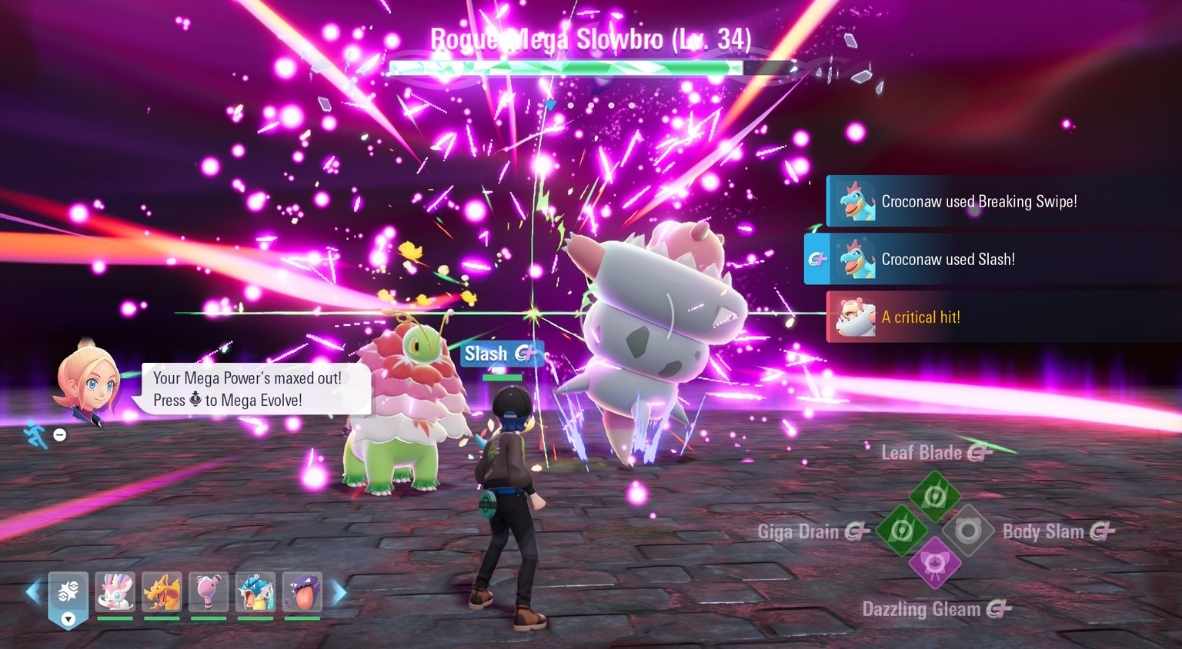Choose the Dazzling Gleam move
Viewport: 1182px width, 649px height.
(x=935, y=562)
